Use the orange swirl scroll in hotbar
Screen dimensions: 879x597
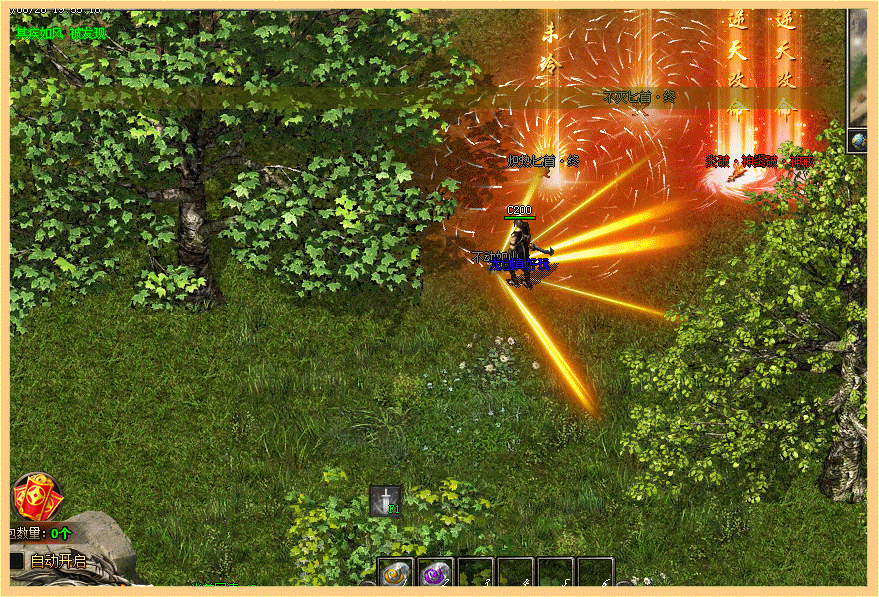pos(396,575)
